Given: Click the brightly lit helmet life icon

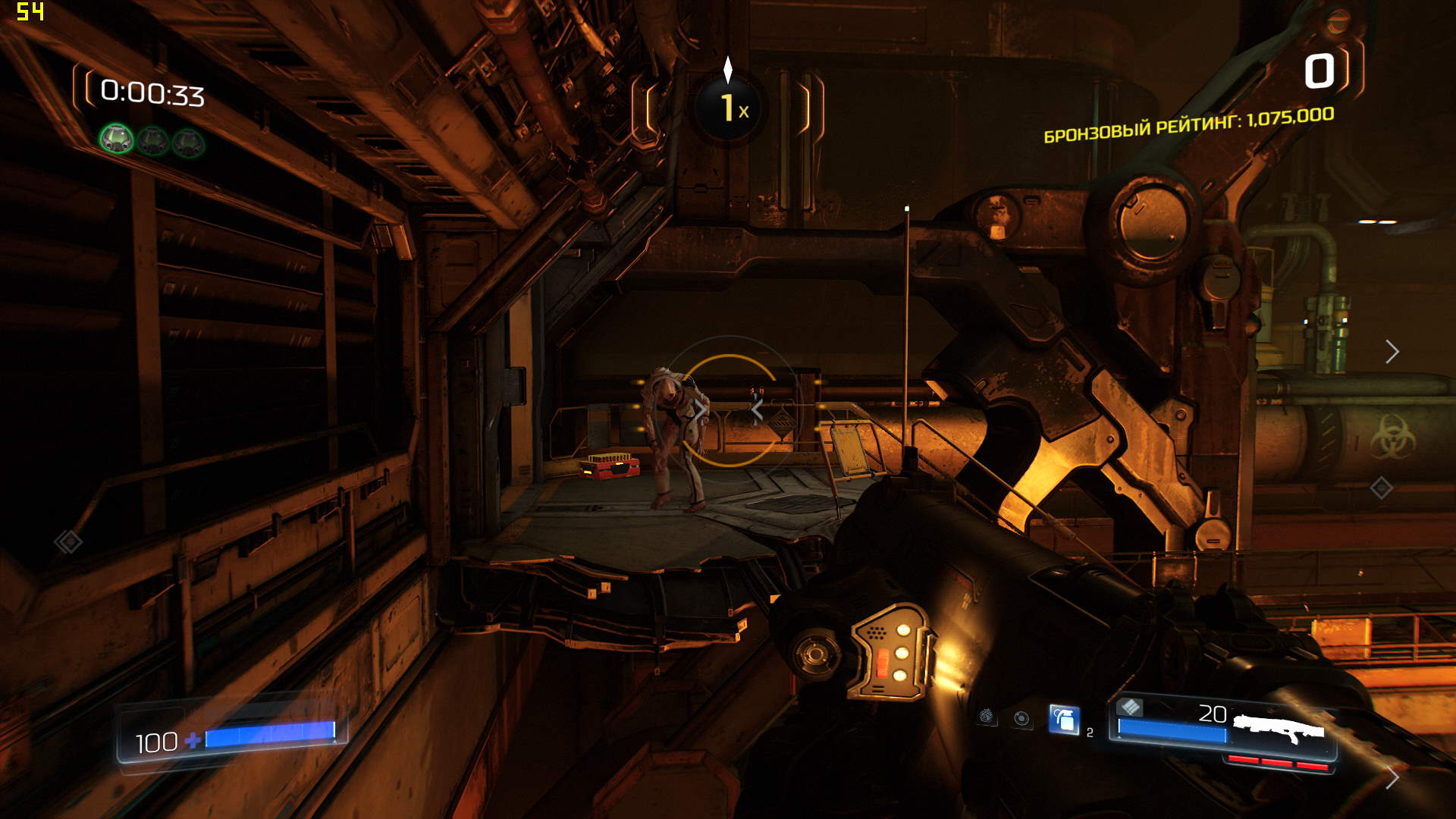Looking at the screenshot, I should pos(117,139).
